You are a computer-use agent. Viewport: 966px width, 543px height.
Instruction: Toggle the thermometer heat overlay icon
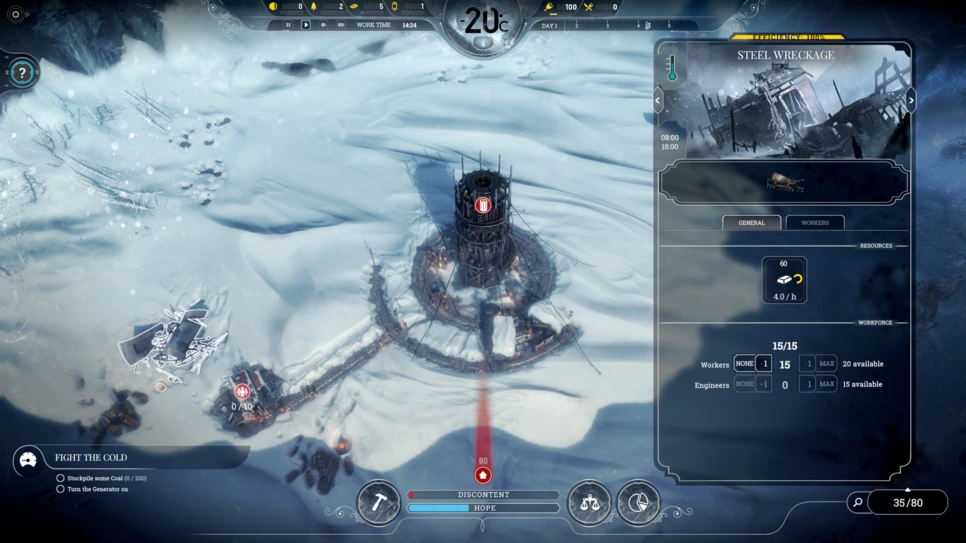point(673,68)
